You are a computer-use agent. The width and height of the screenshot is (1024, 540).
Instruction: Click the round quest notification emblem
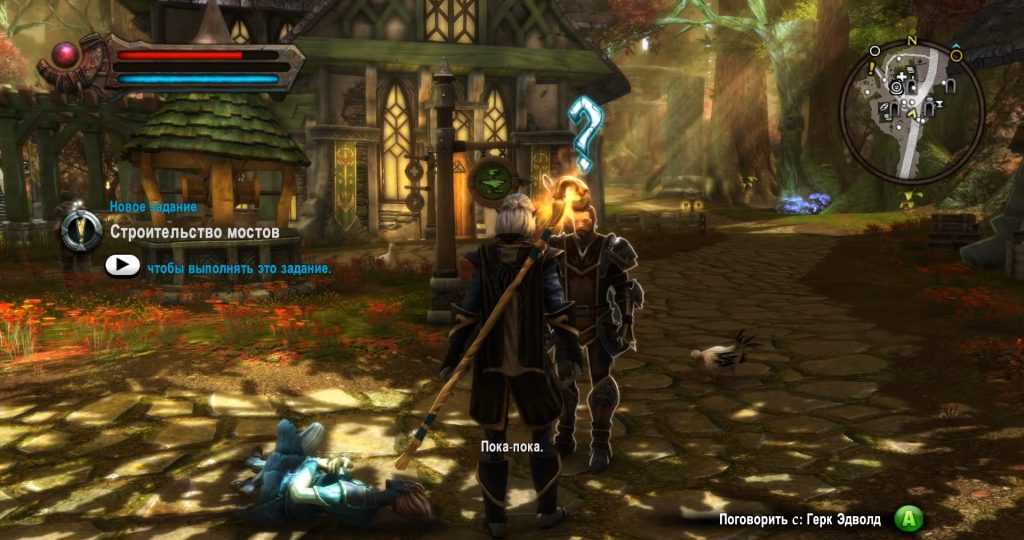[x=81, y=231]
